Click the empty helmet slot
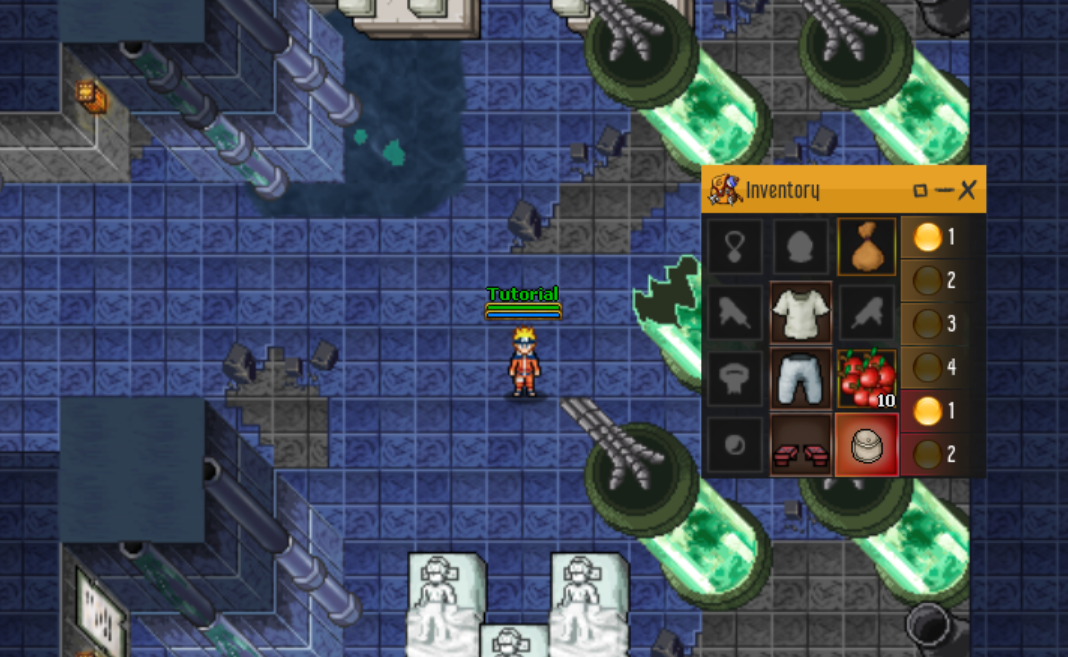The height and width of the screenshot is (657, 1068). pos(801,247)
